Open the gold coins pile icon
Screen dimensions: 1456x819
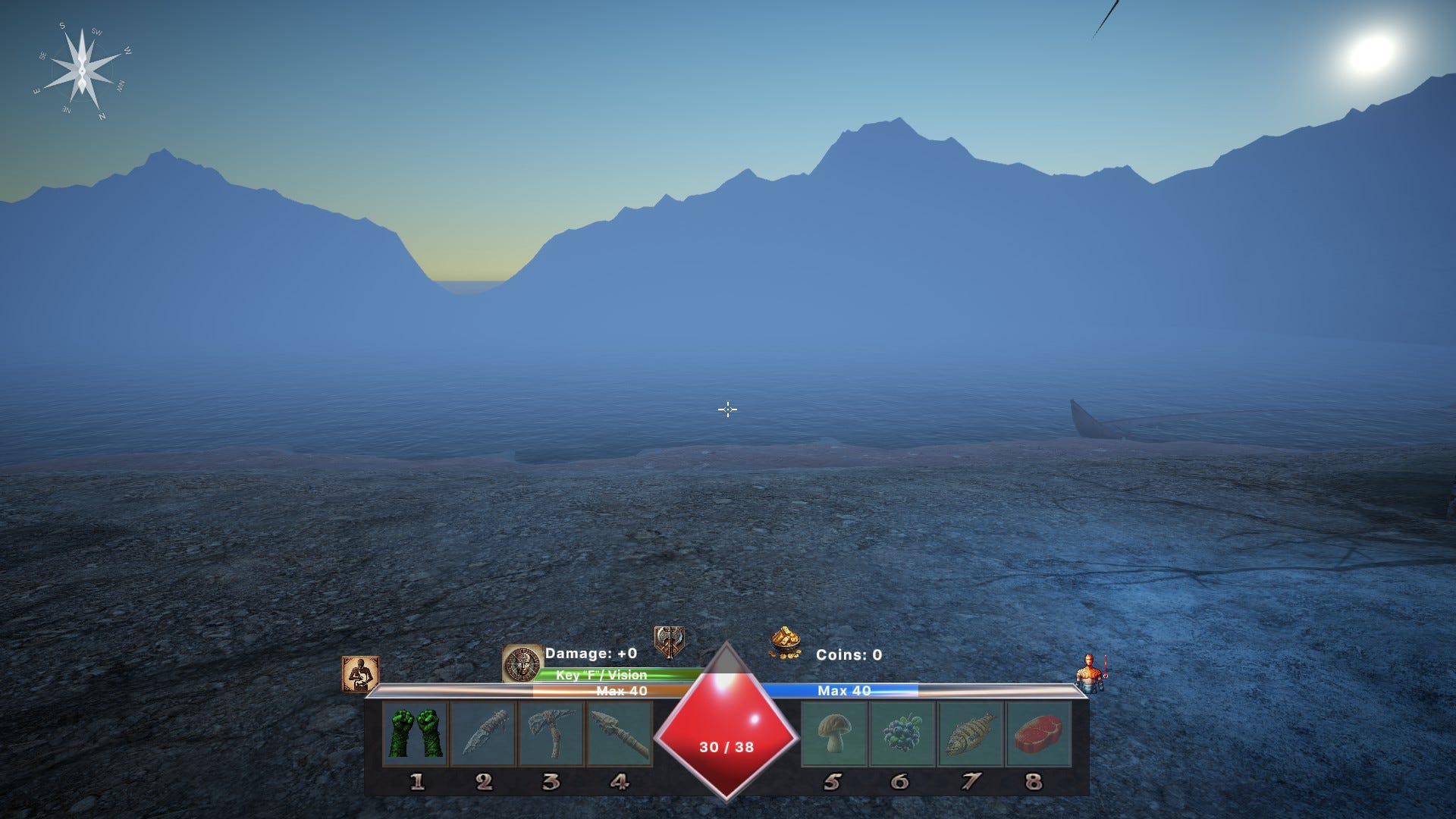[785, 643]
